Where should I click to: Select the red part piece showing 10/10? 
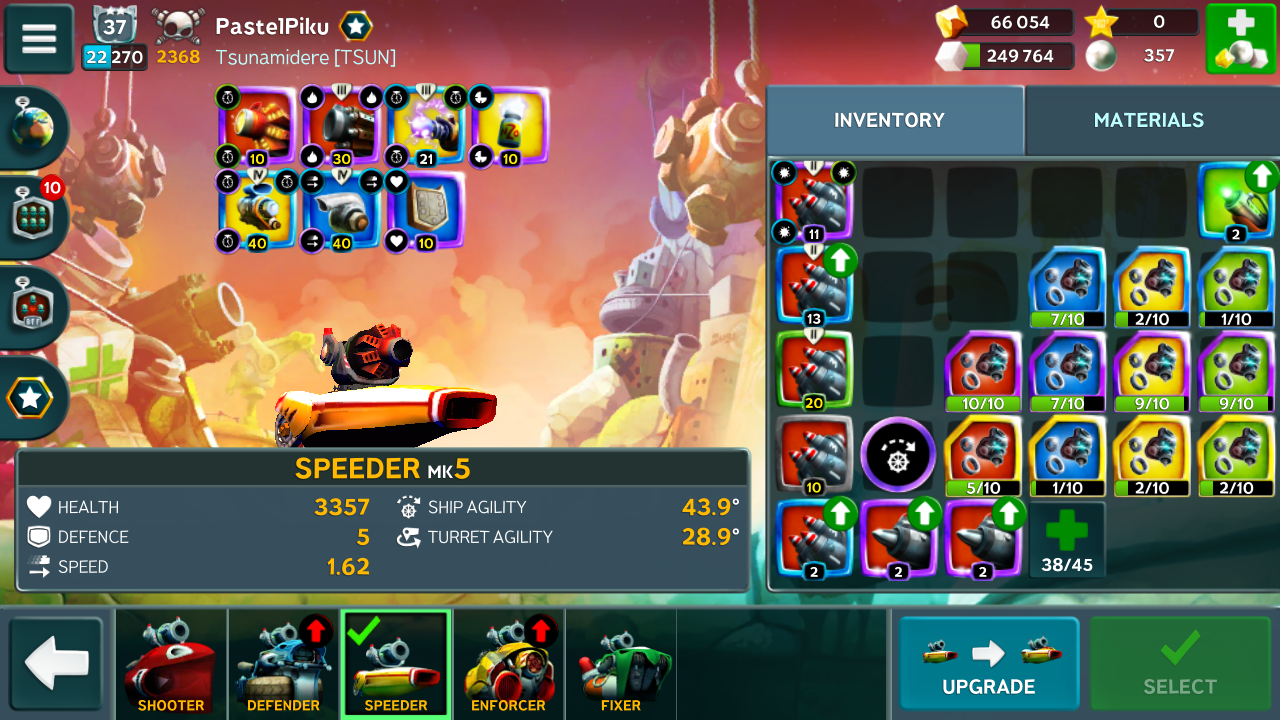(x=982, y=371)
